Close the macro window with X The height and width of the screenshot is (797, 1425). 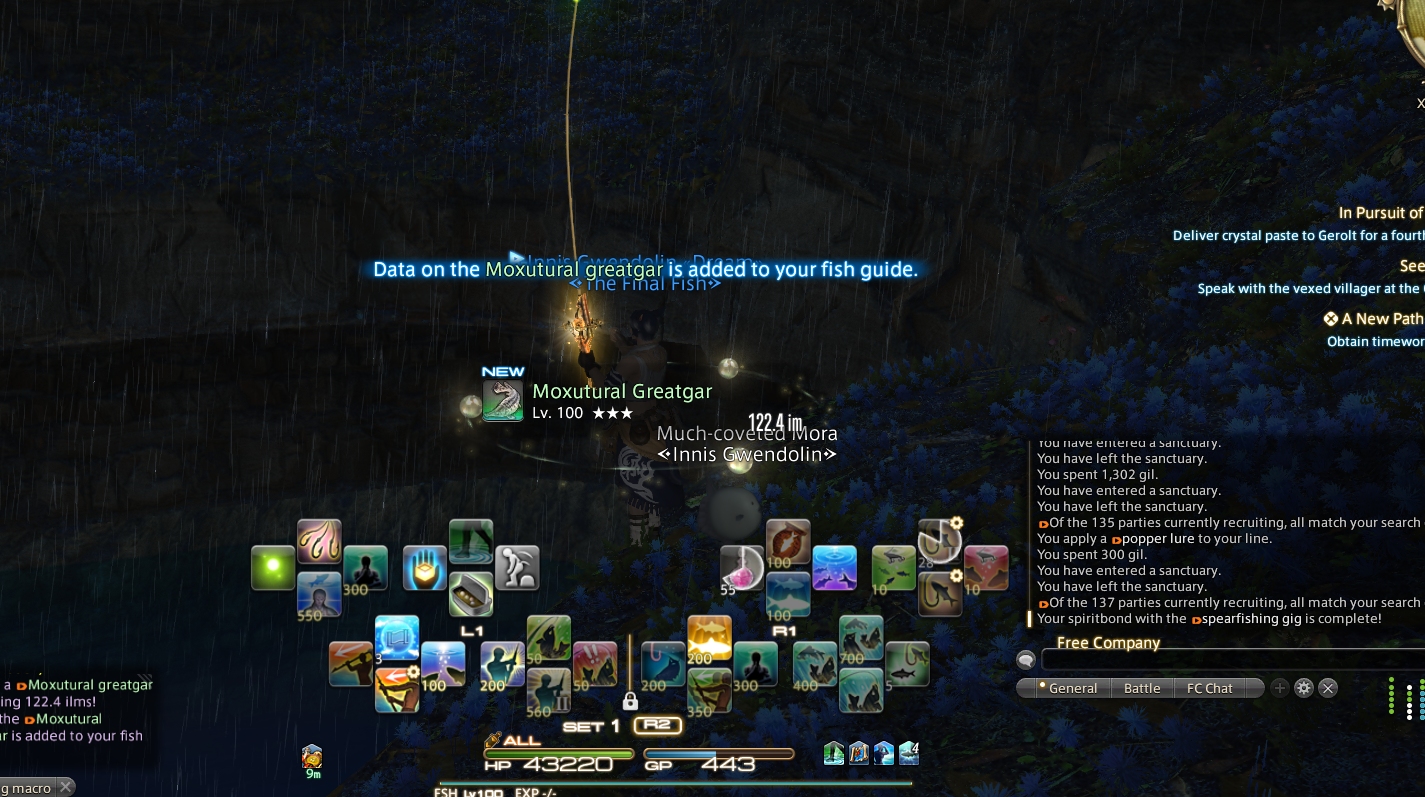(x=65, y=788)
